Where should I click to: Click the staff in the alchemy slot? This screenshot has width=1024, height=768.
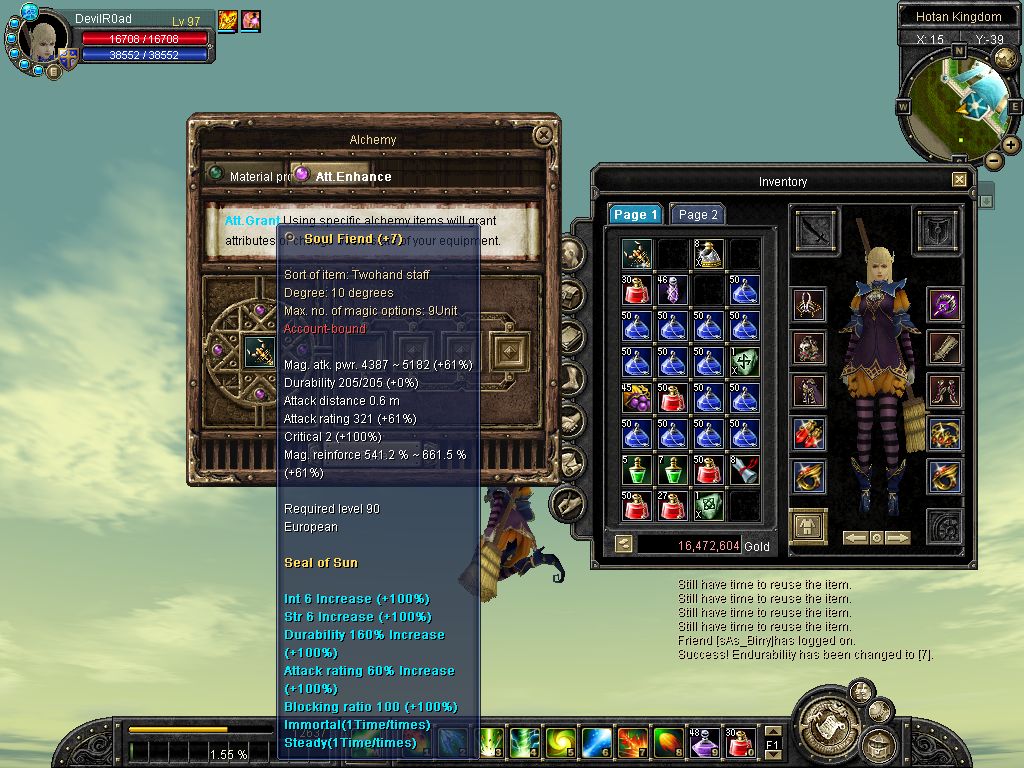pos(259,351)
